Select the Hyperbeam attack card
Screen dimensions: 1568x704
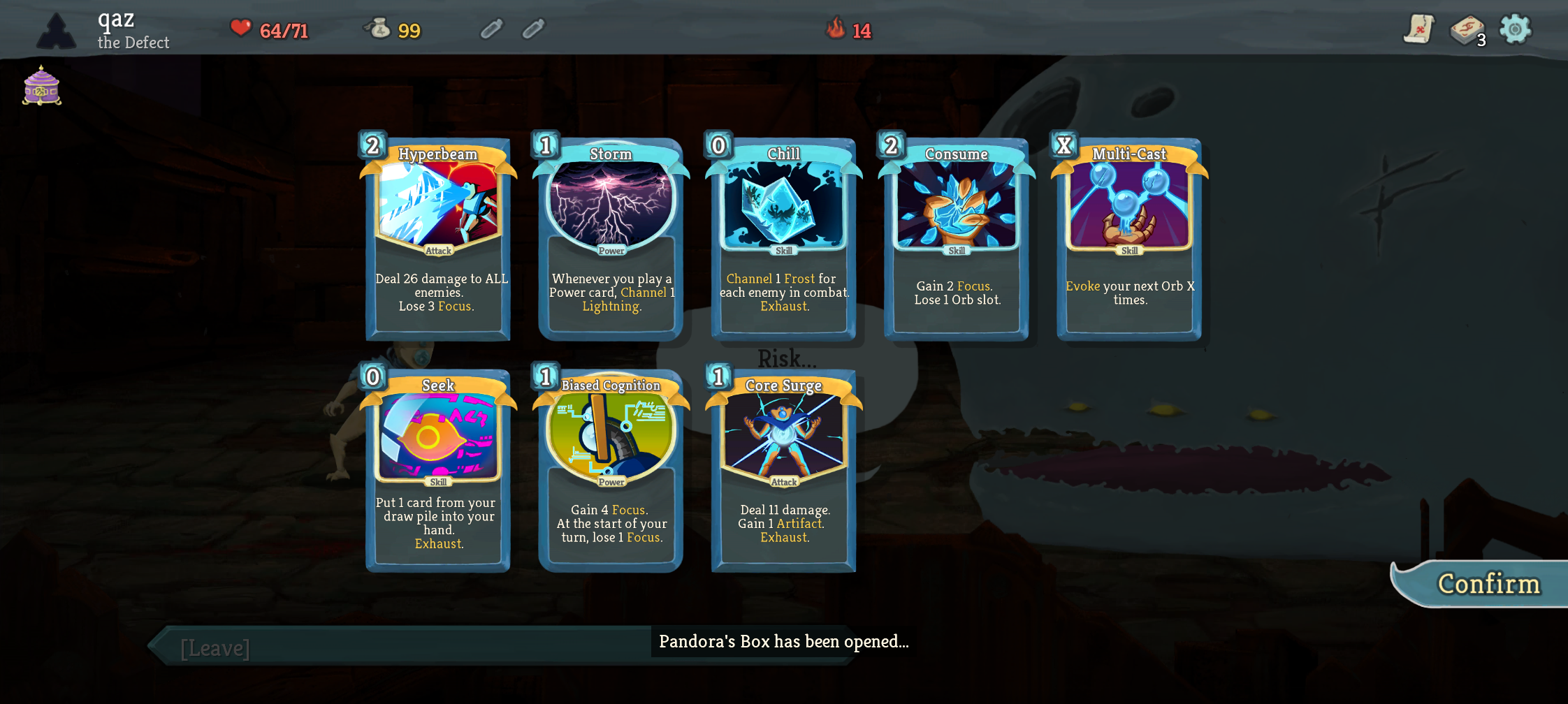437,237
